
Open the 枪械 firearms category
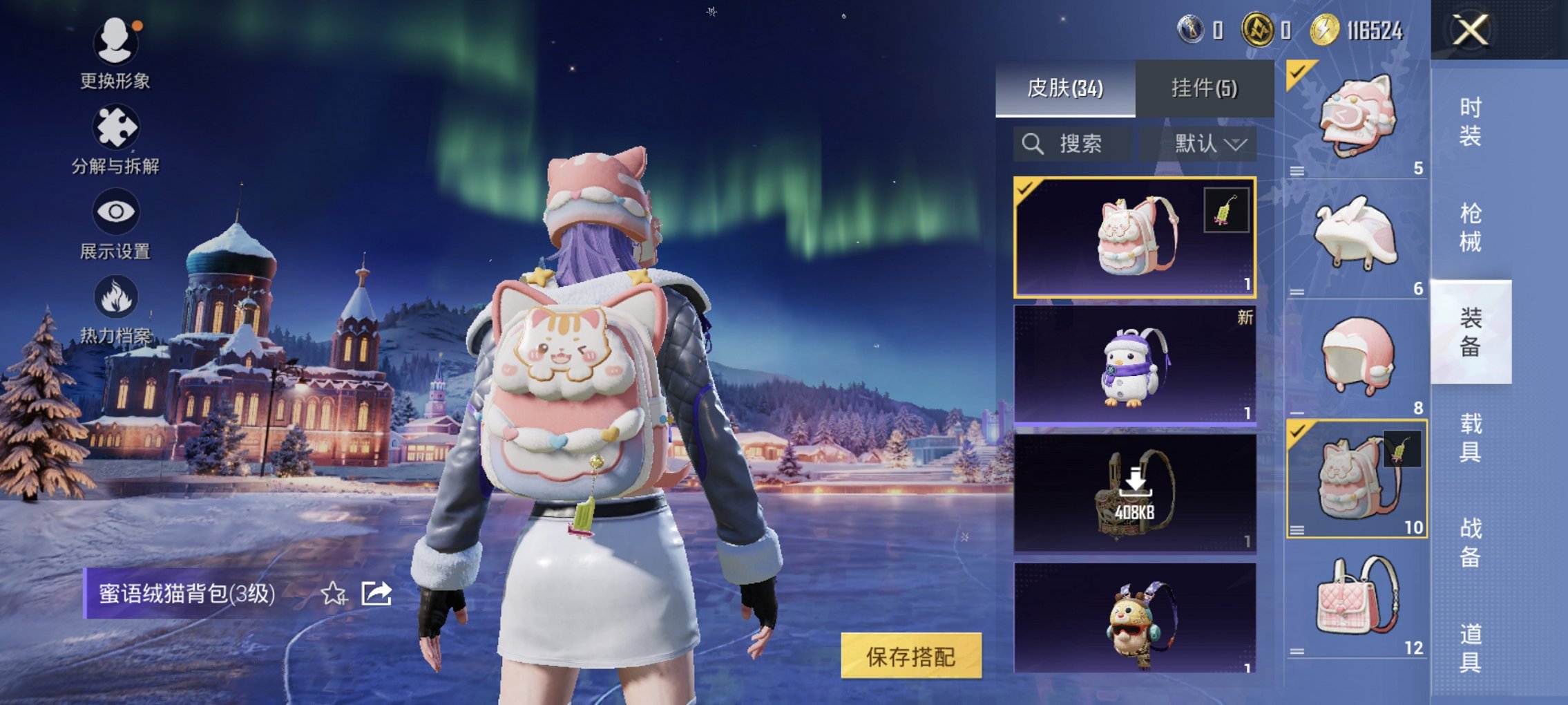(x=1470, y=227)
